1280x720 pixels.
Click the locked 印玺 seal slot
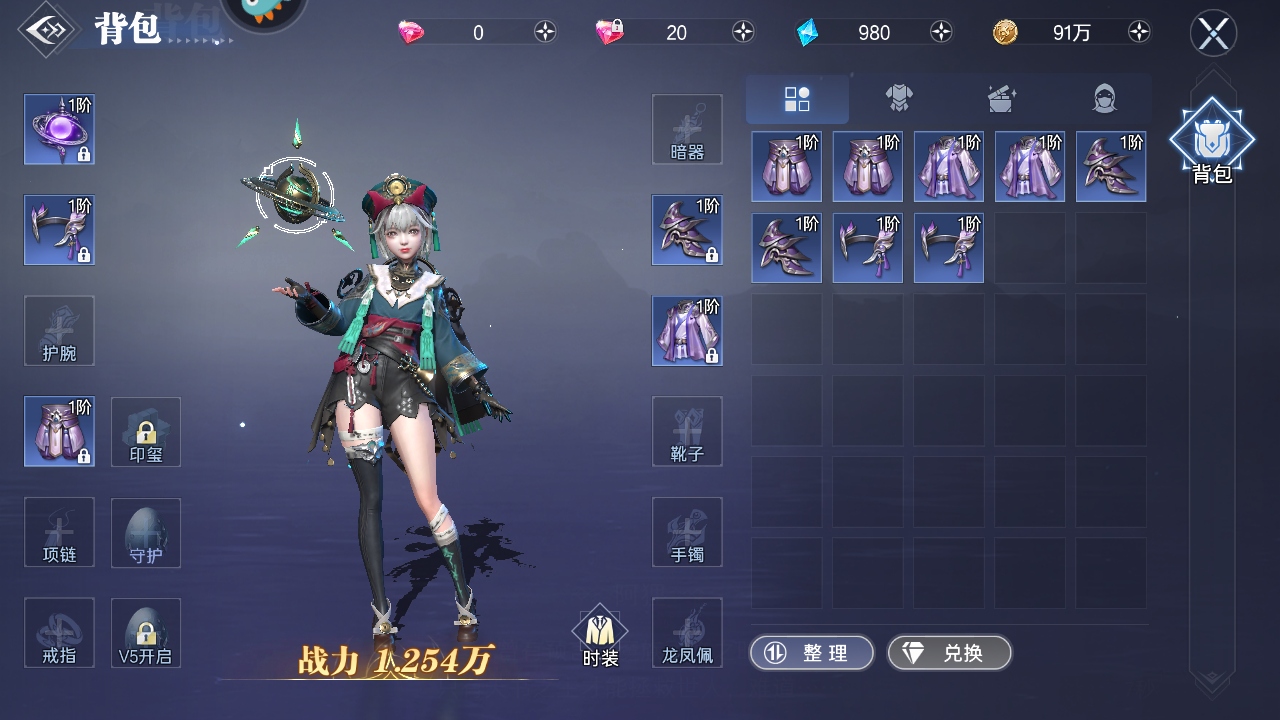145,431
